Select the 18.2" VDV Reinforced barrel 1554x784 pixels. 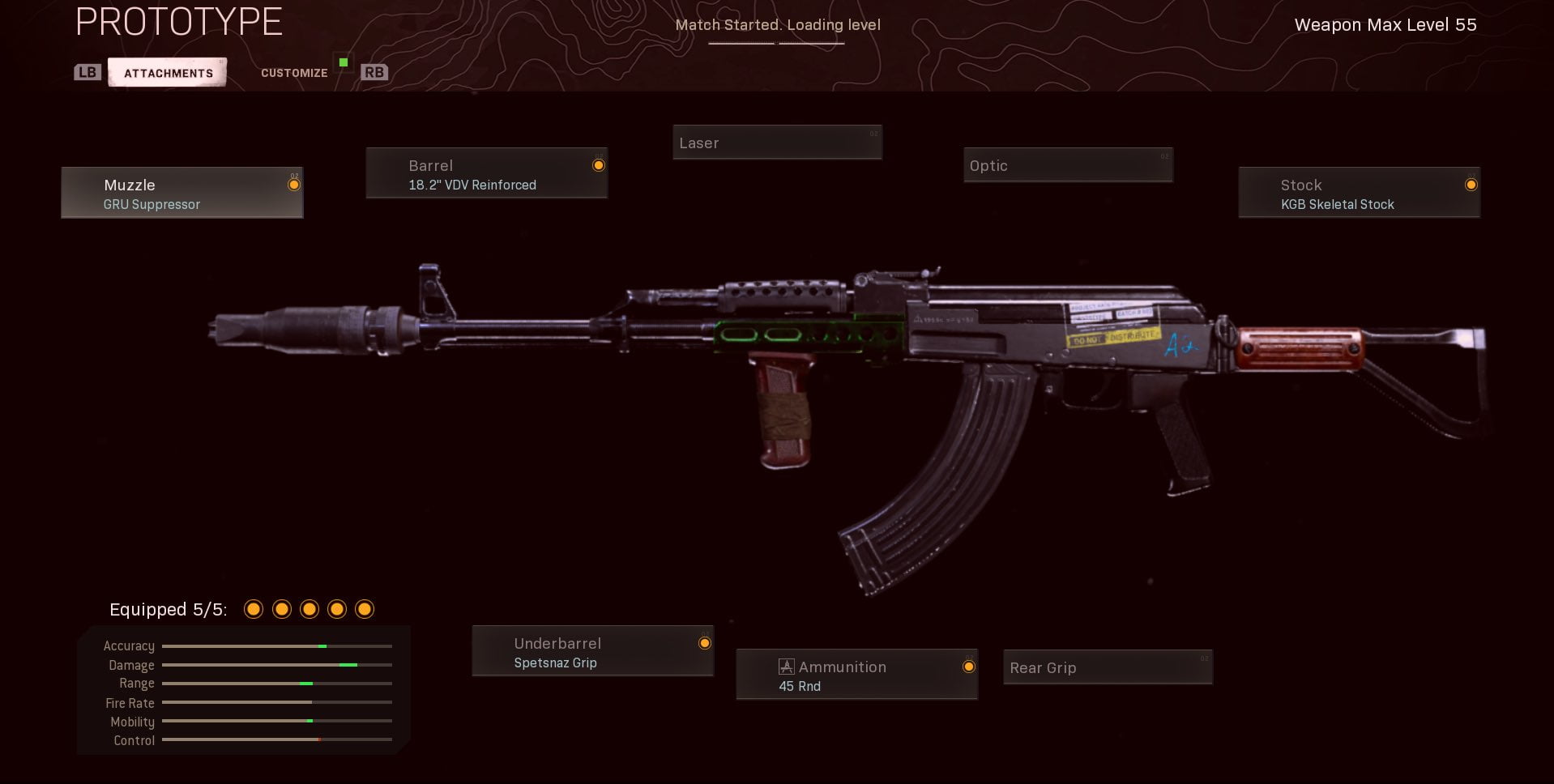coord(486,173)
